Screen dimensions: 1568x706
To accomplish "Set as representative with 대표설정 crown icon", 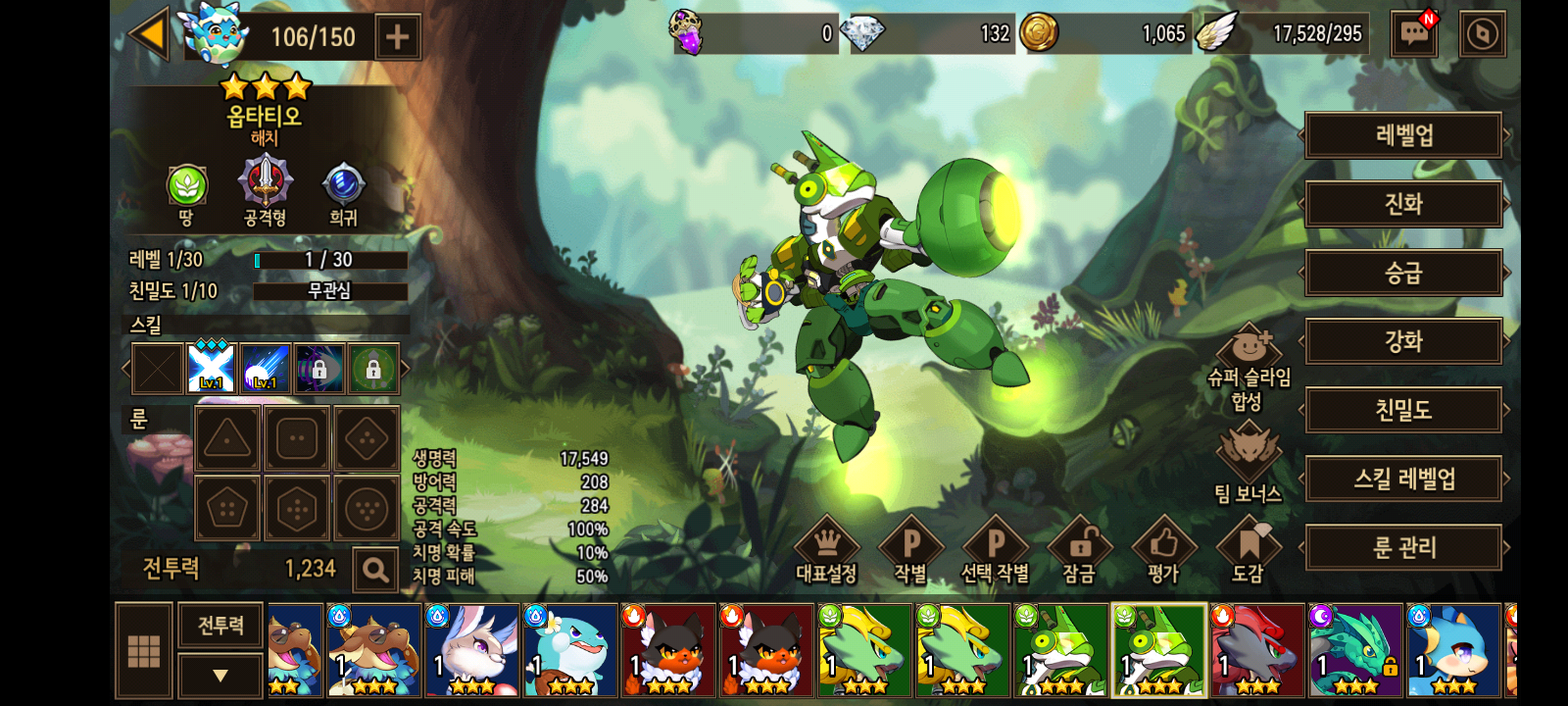I will (x=826, y=550).
